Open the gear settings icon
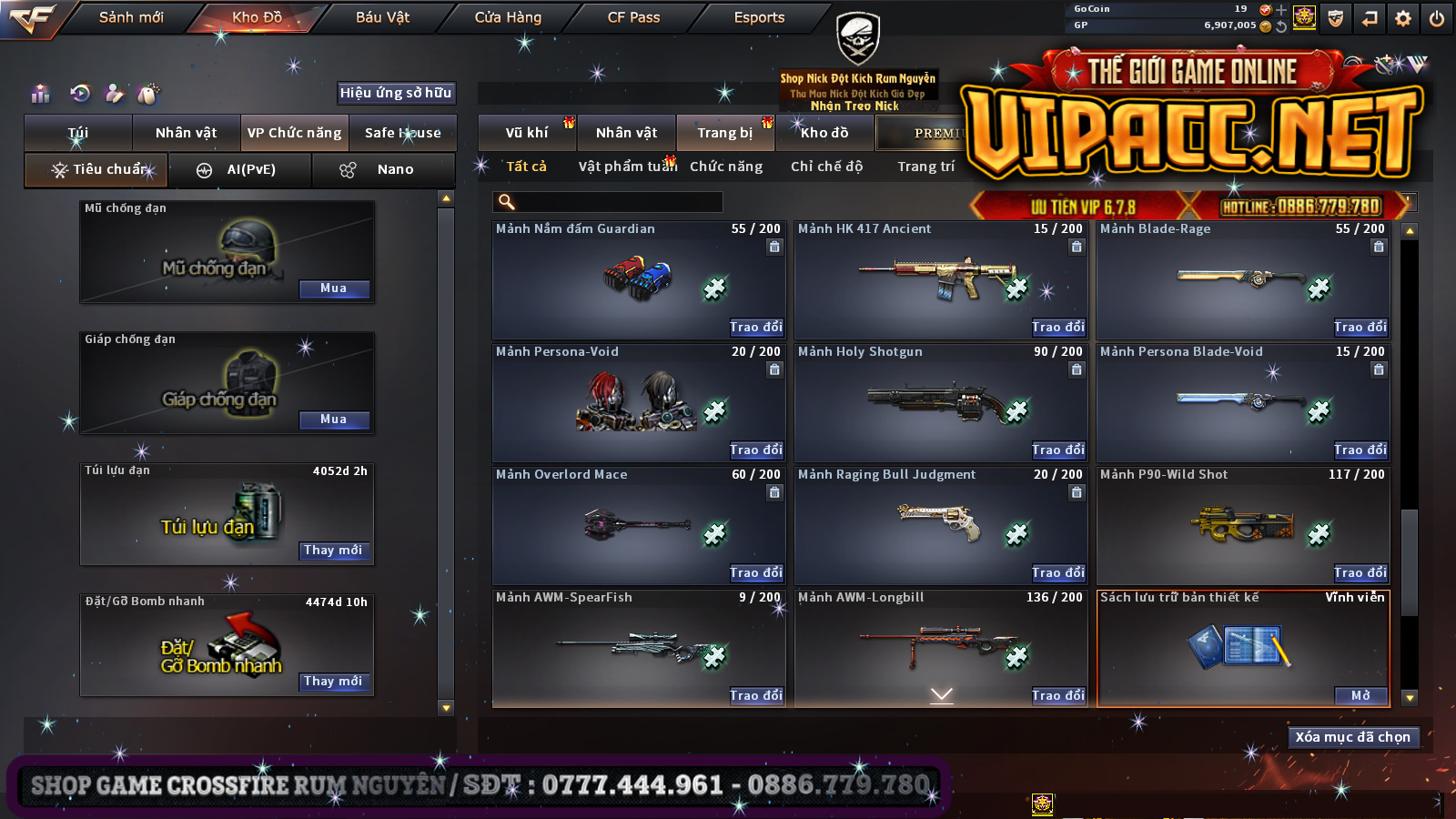The height and width of the screenshot is (819, 1456). click(1403, 18)
